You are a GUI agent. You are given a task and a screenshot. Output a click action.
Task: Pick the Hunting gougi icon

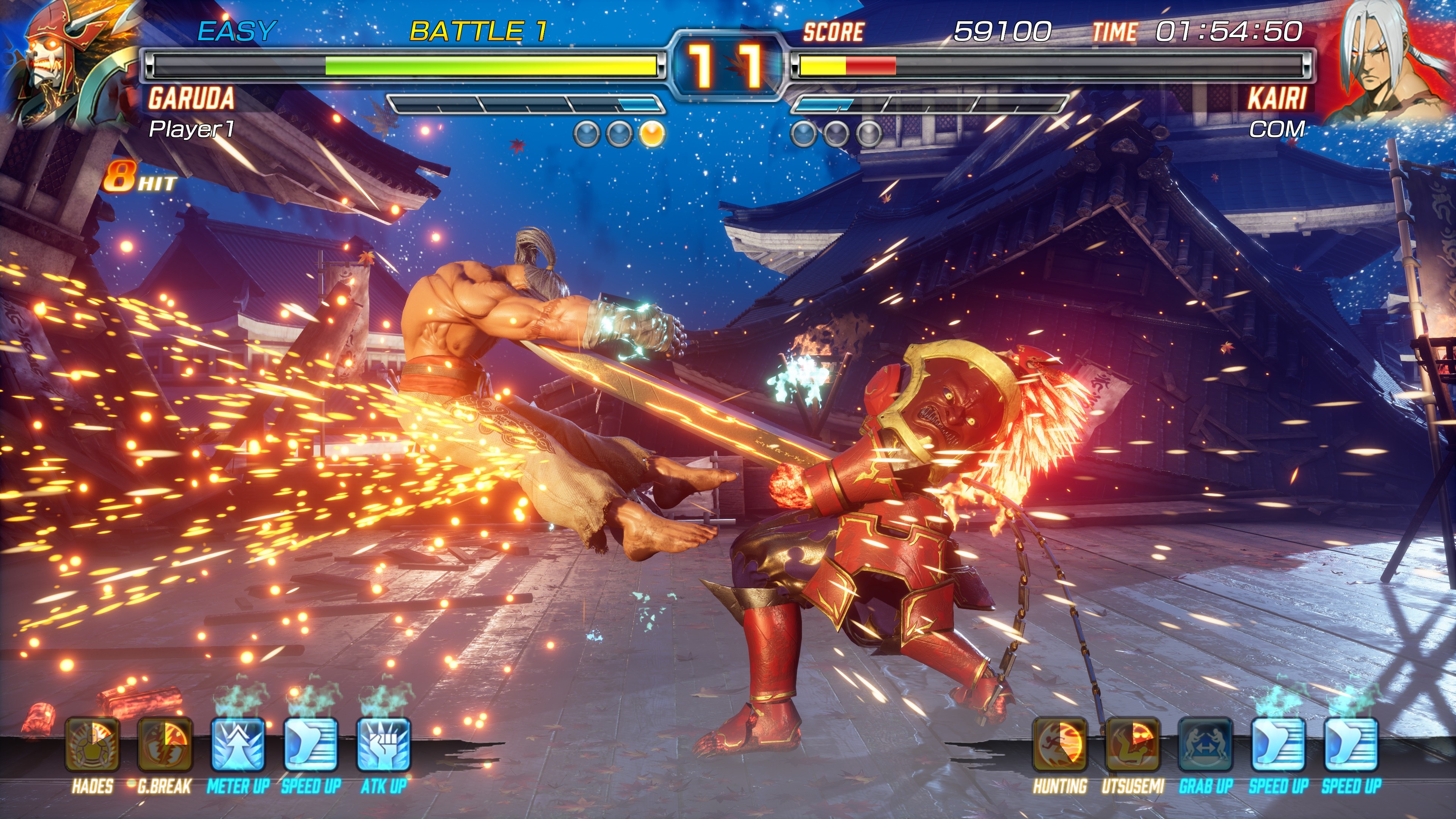pos(1060,744)
